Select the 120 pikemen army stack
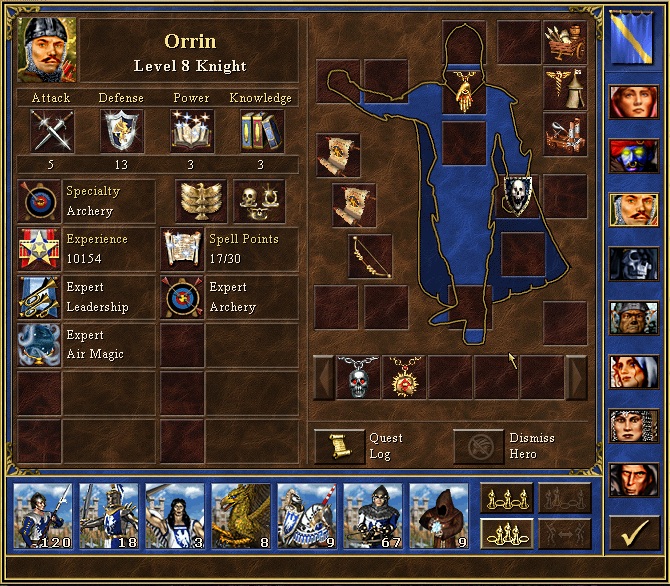The height and width of the screenshot is (586, 670). coord(42,517)
